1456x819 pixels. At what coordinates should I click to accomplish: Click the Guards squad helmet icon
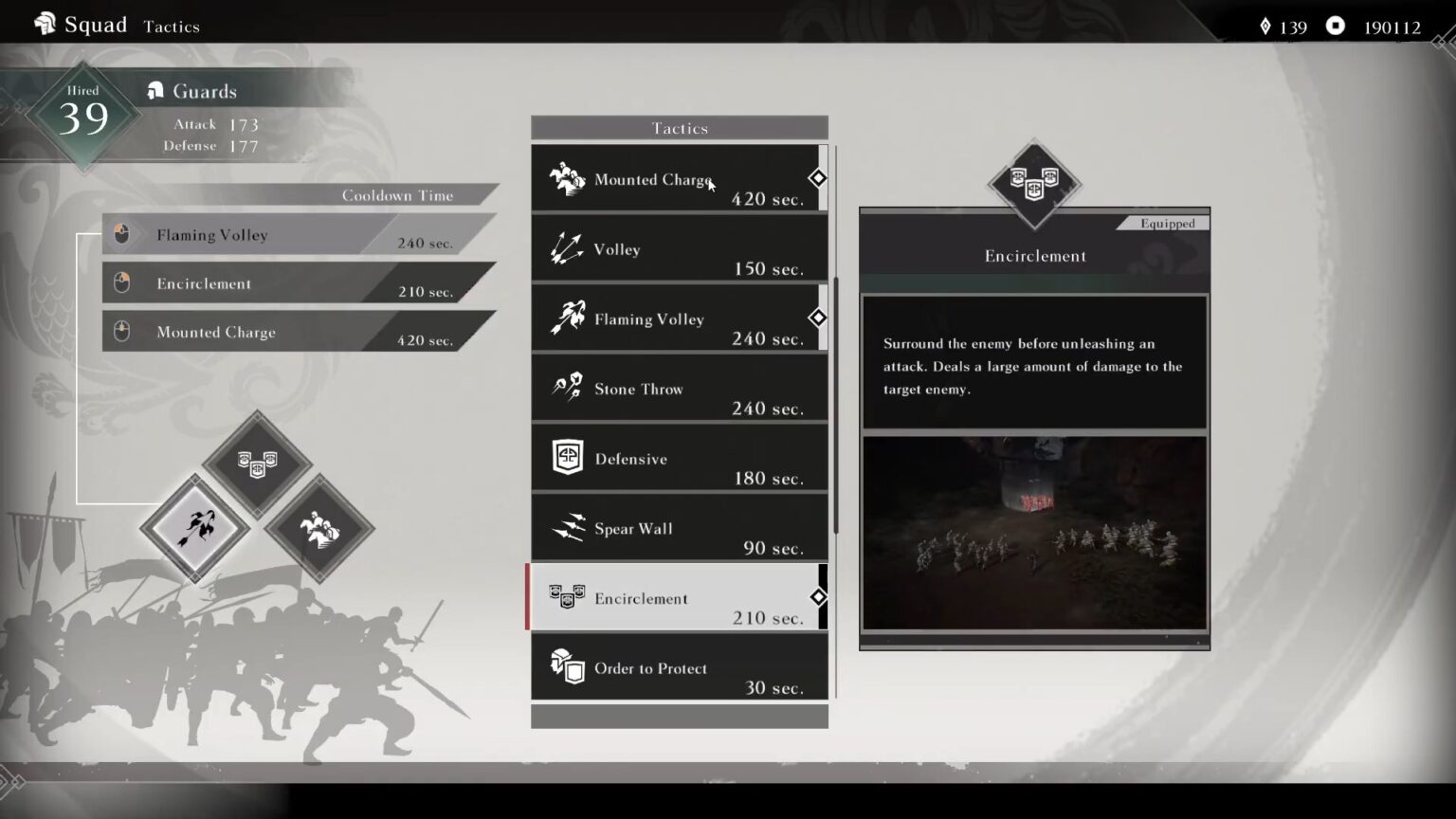click(x=155, y=90)
